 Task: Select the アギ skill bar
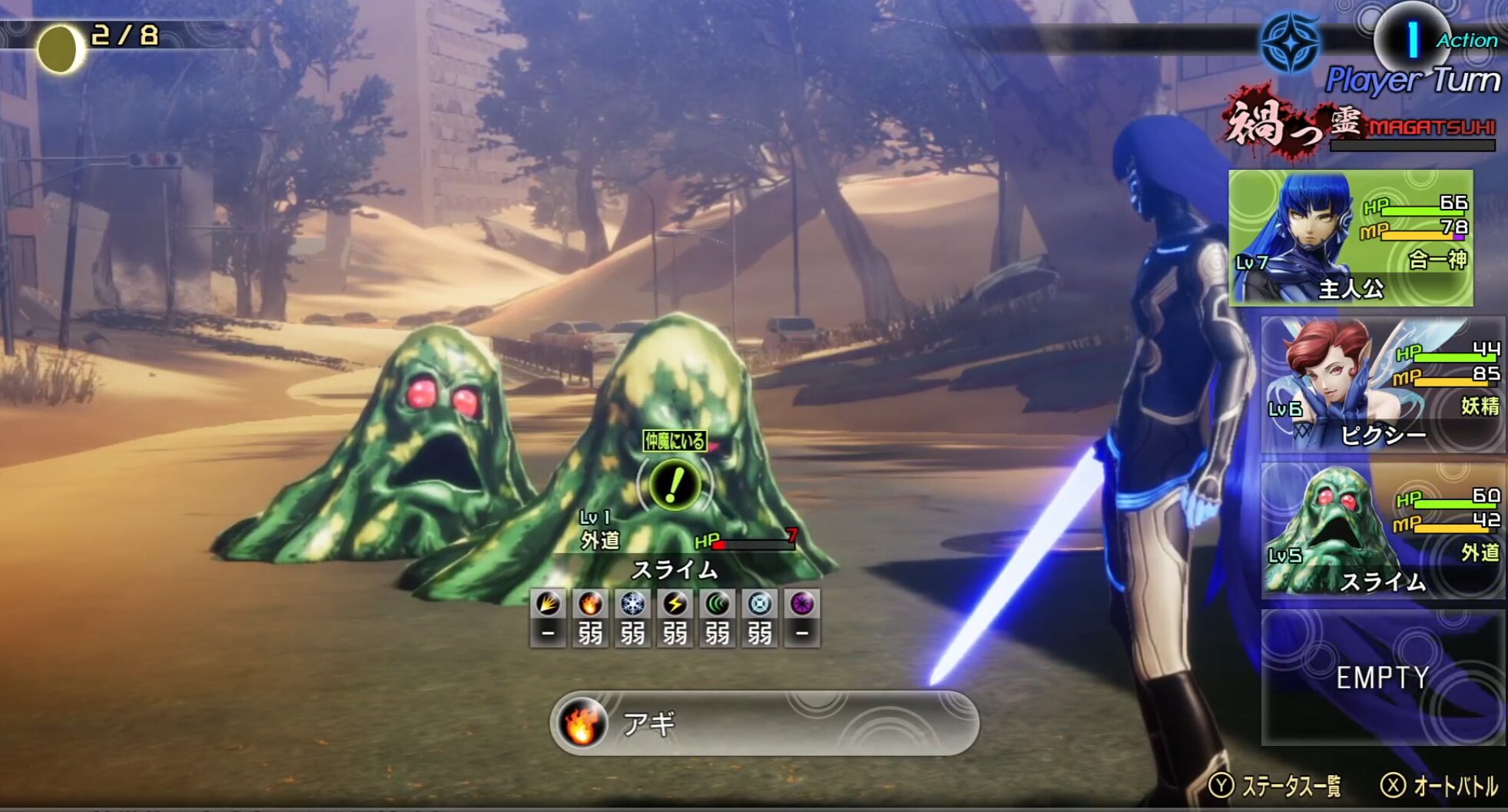click(x=764, y=723)
